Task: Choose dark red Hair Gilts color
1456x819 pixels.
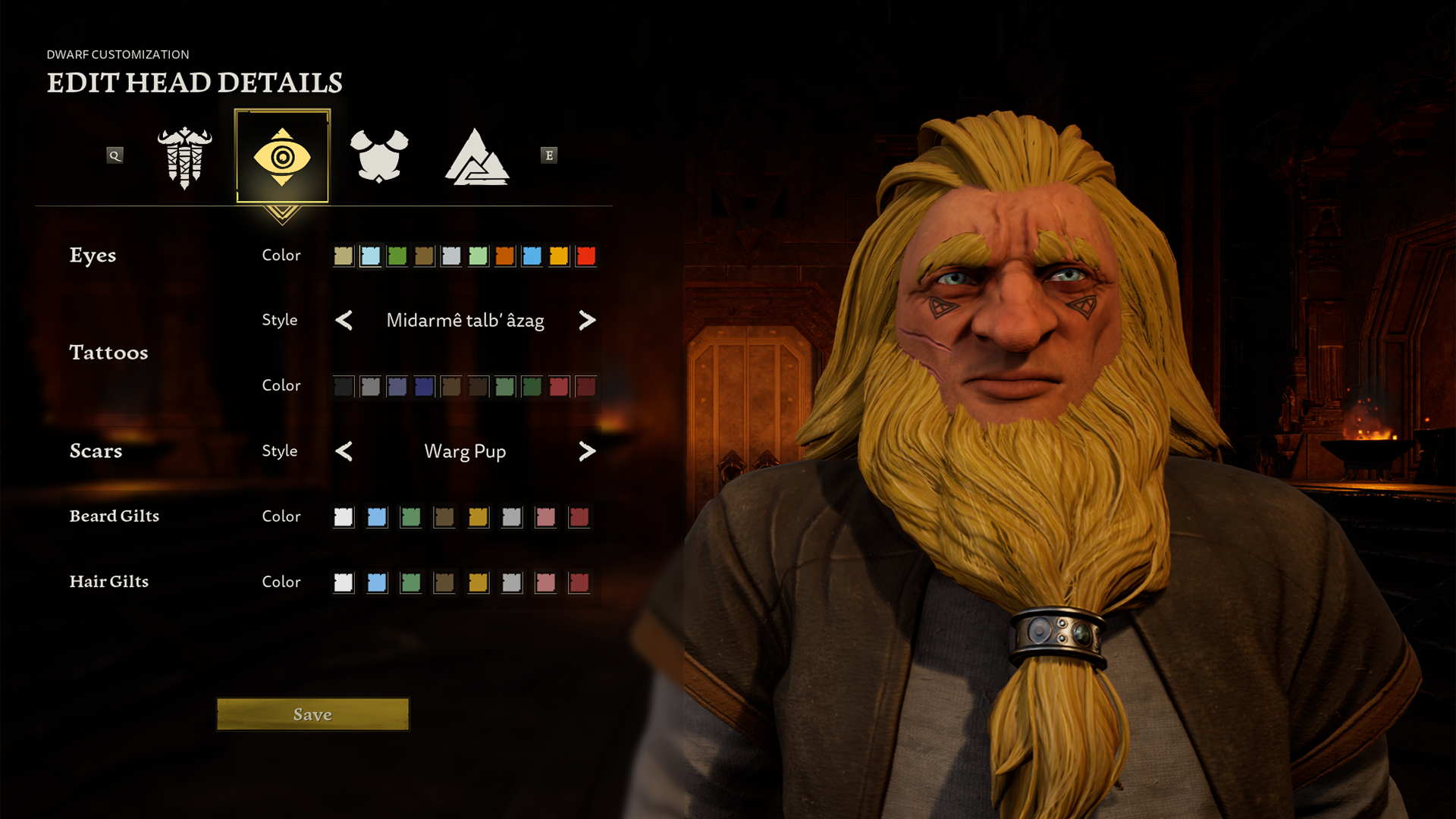Action: tap(579, 582)
